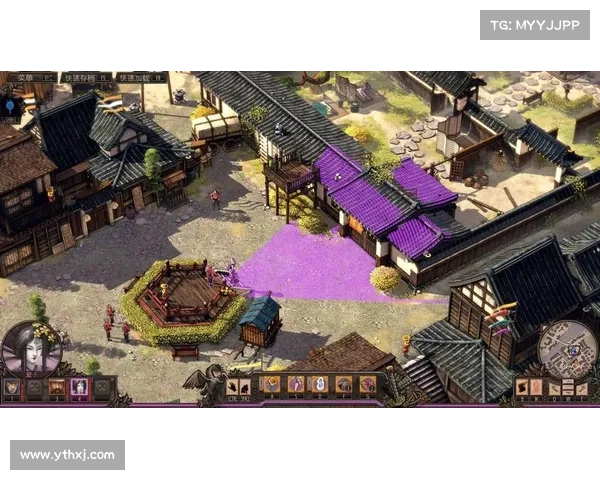Screen dimensions: 600x480
Task: Click the TG: MYYJJPP watermark label
Action: 535,24
